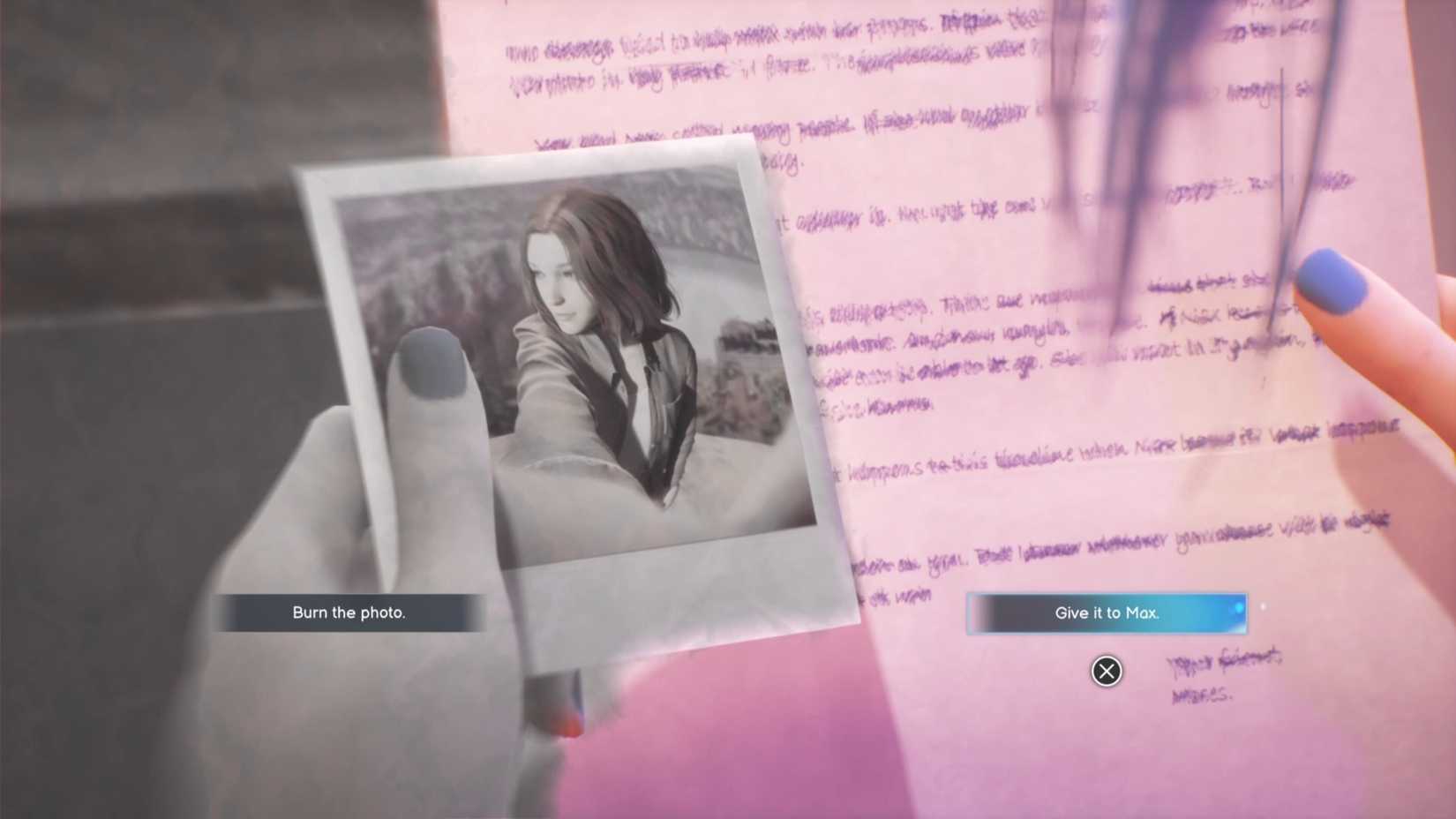Click the small marker beside the selected choice

pos(1264,605)
